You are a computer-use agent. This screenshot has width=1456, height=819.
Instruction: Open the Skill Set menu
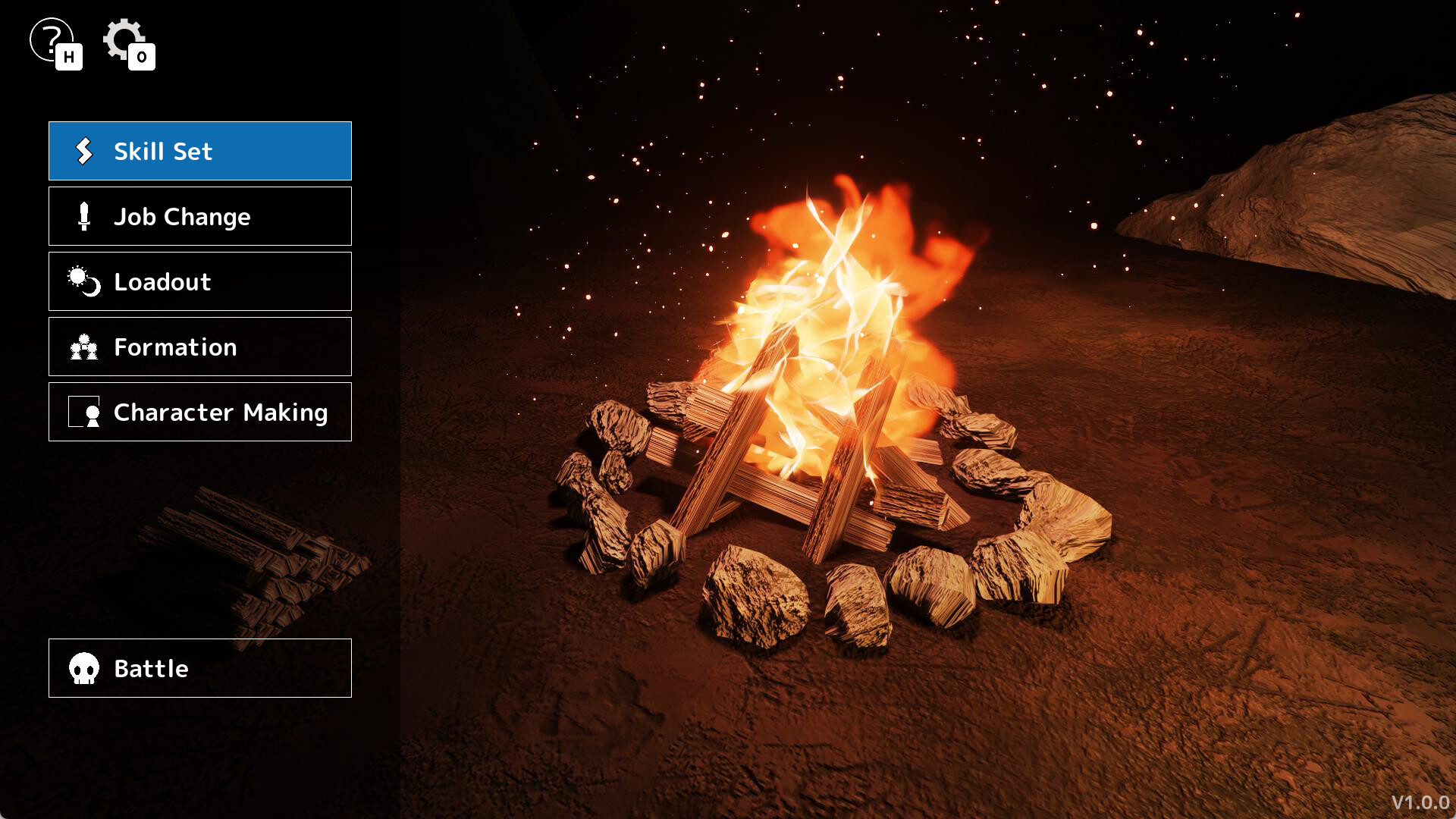click(199, 151)
